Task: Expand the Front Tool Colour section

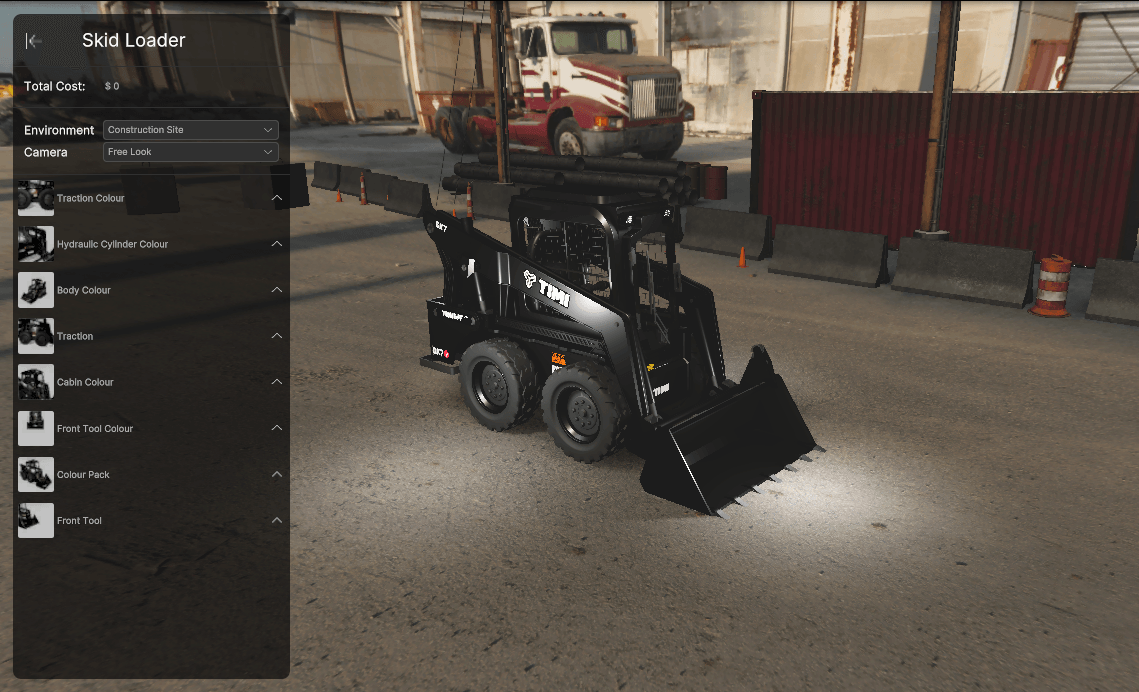Action: pyautogui.click(x=277, y=428)
